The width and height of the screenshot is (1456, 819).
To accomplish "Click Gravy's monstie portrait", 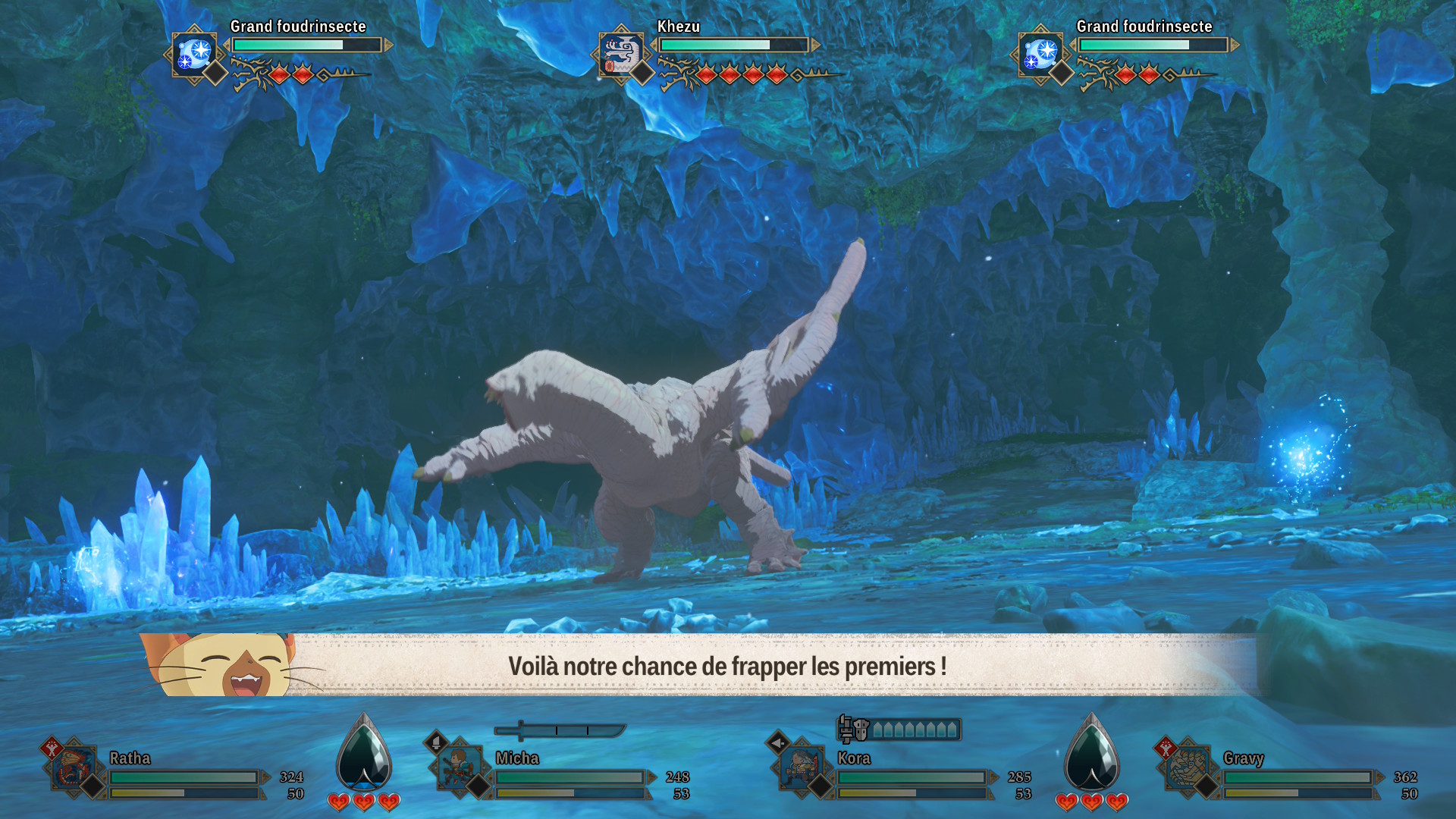I will 1188,767.
